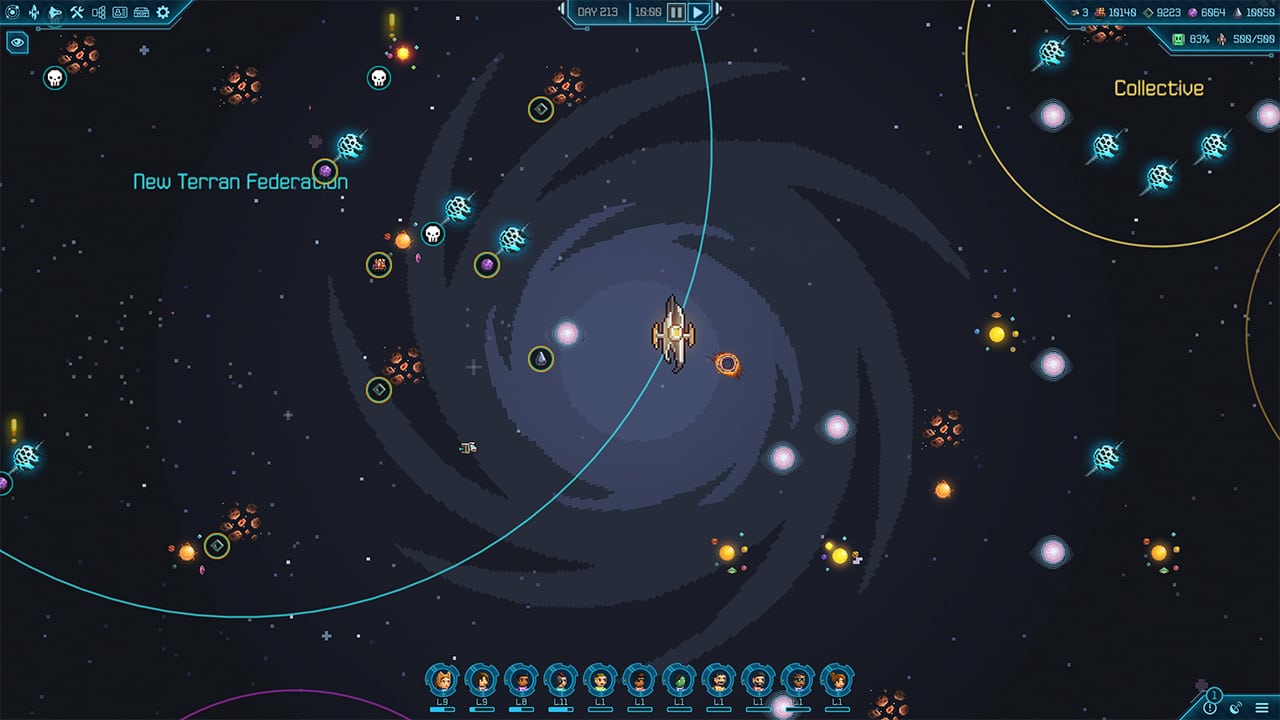
Task: Open the game settings gear
Action: [x=161, y=12]
